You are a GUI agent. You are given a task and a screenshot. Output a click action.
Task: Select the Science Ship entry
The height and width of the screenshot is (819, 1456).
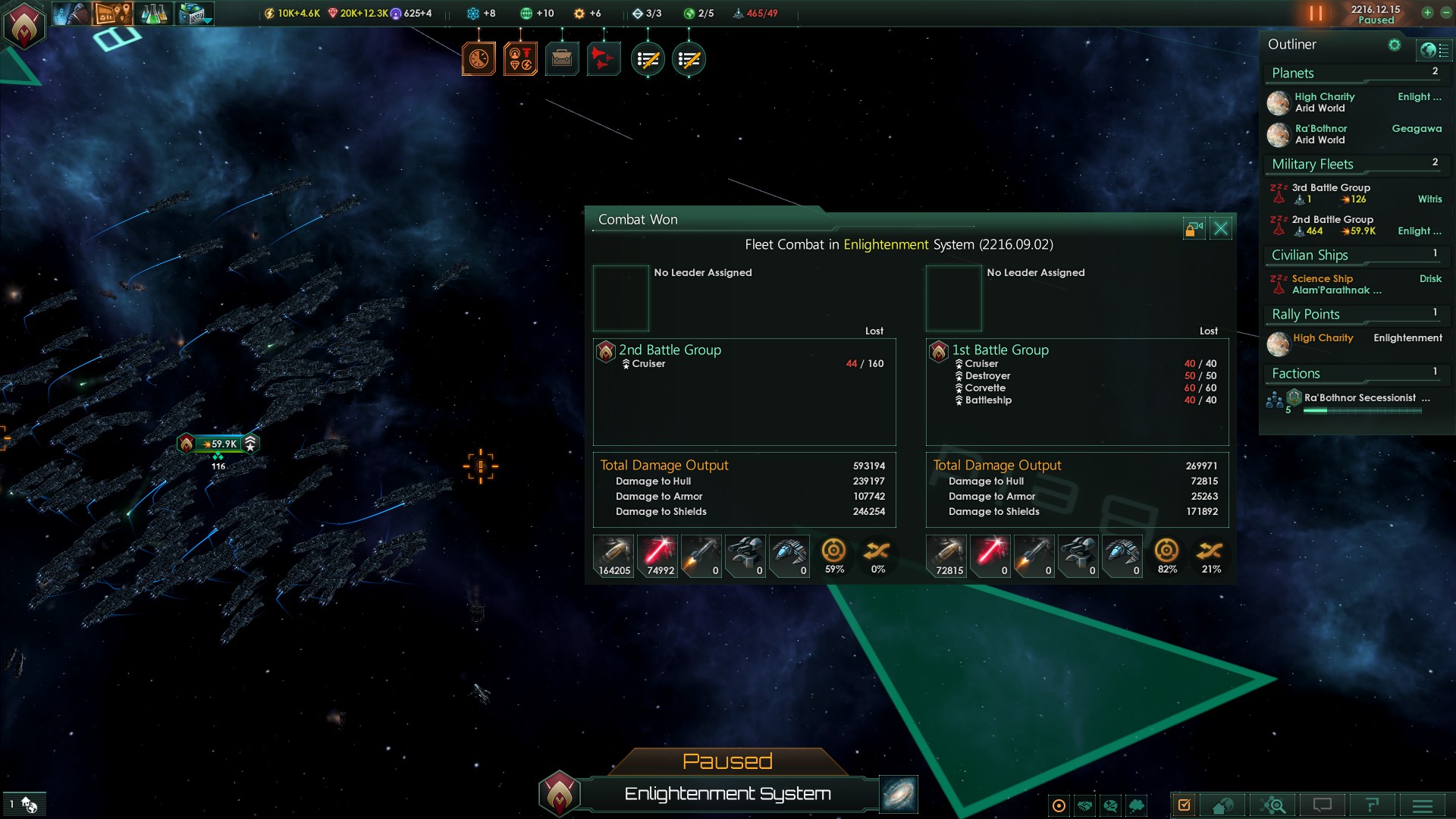pos(1323,284)
